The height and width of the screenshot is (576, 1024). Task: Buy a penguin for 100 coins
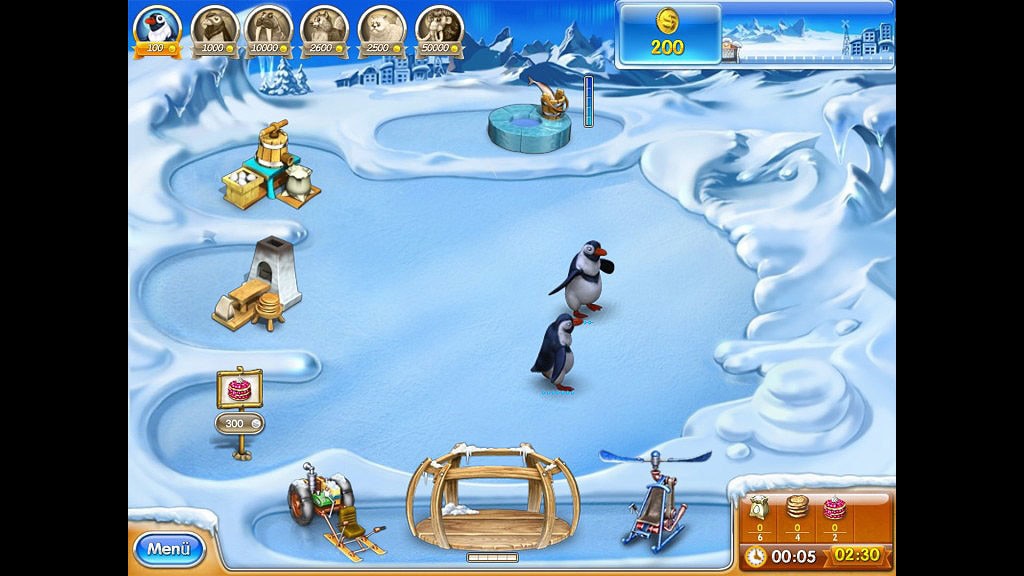click(157, 27)
